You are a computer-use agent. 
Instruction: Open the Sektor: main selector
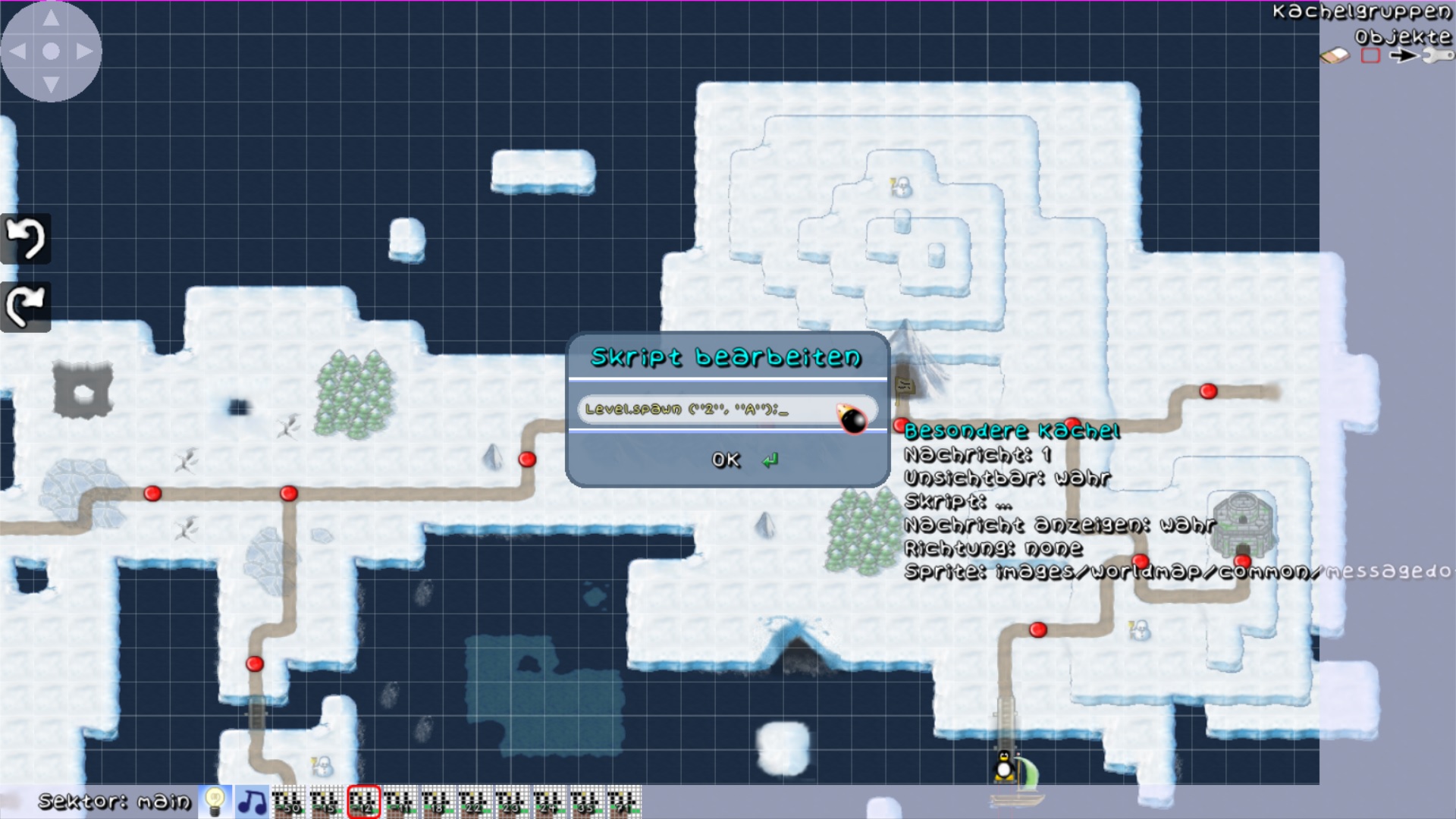[x=115, y=802]
